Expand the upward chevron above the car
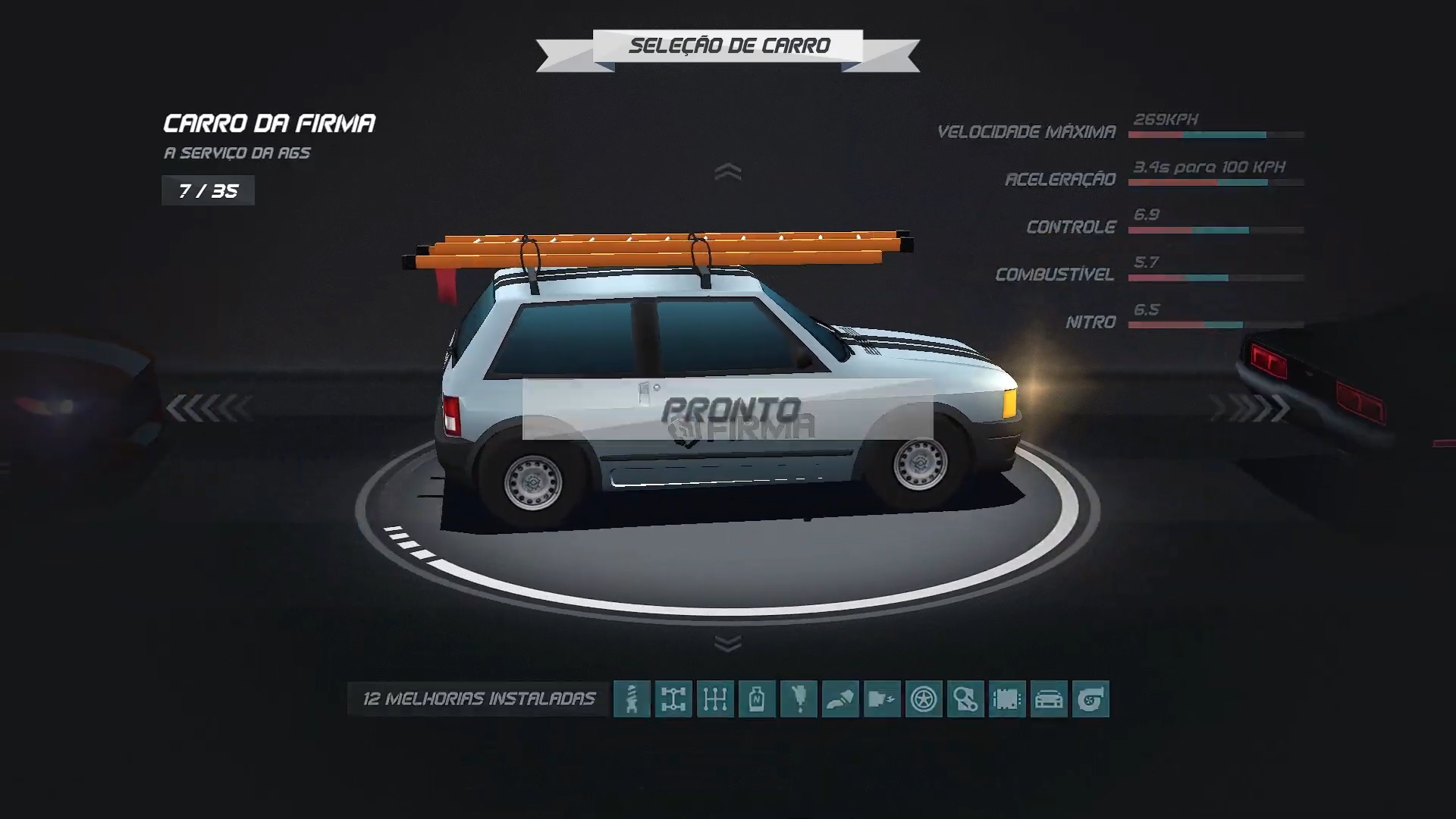 [729, 172]
